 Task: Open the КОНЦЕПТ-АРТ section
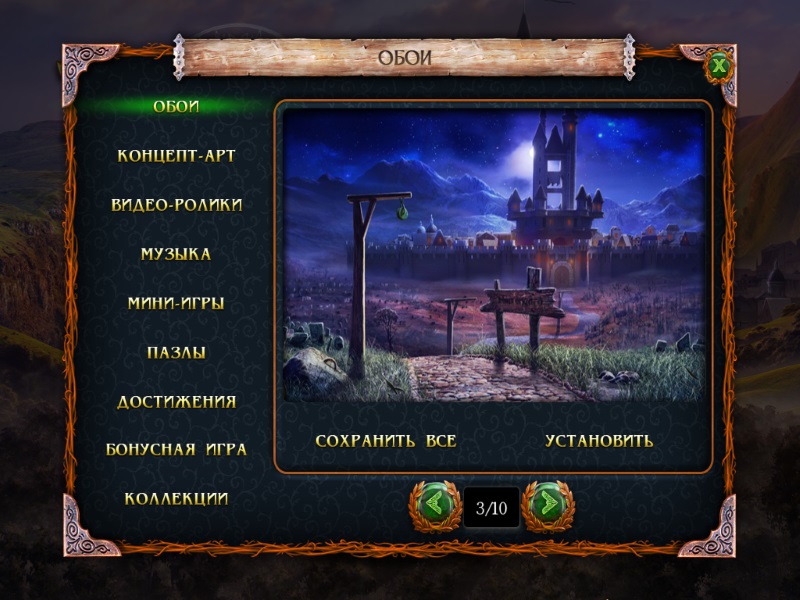pos(176,156)
